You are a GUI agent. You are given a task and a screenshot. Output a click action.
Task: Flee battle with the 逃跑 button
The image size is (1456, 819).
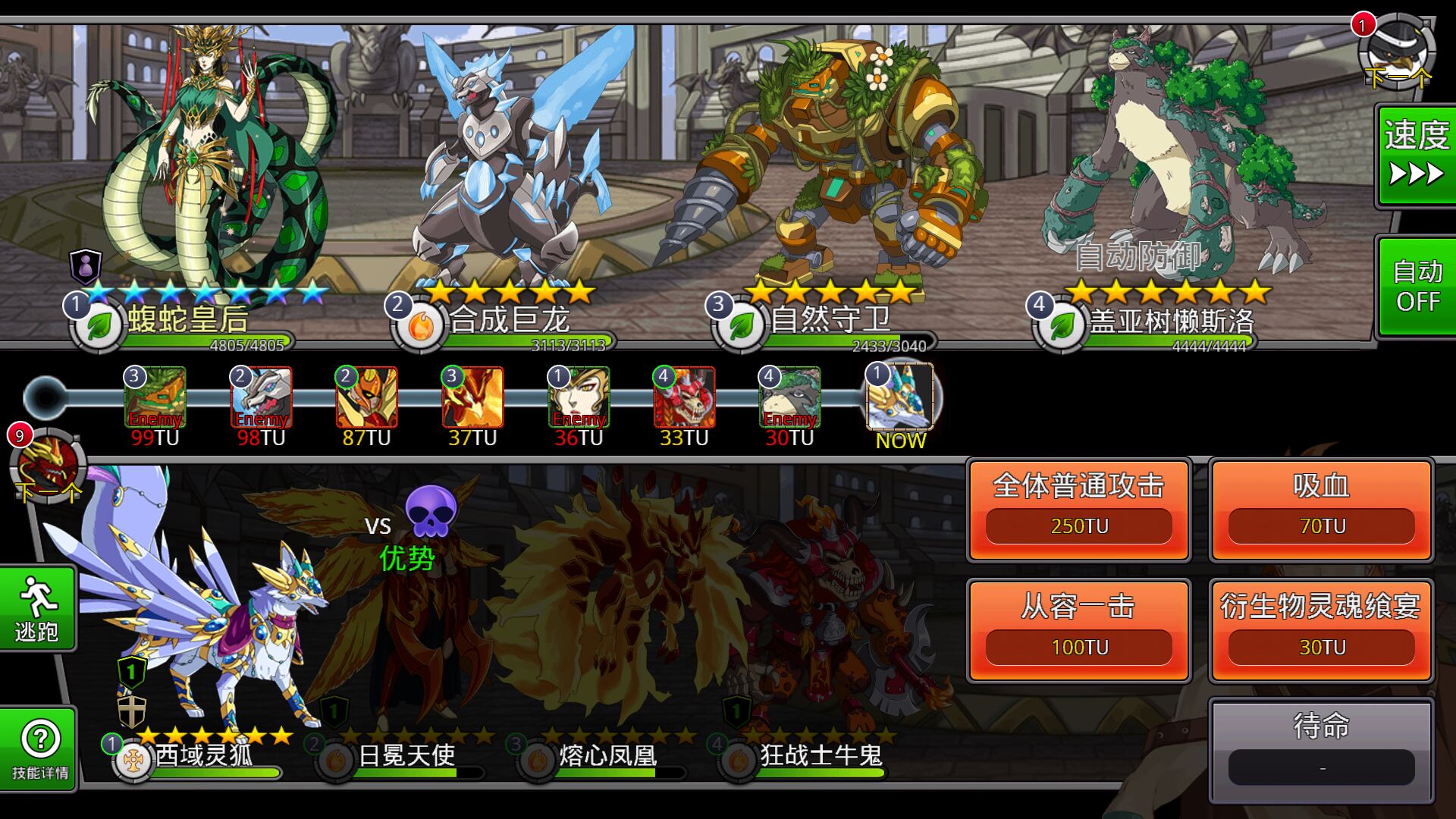tap(37, 608)
